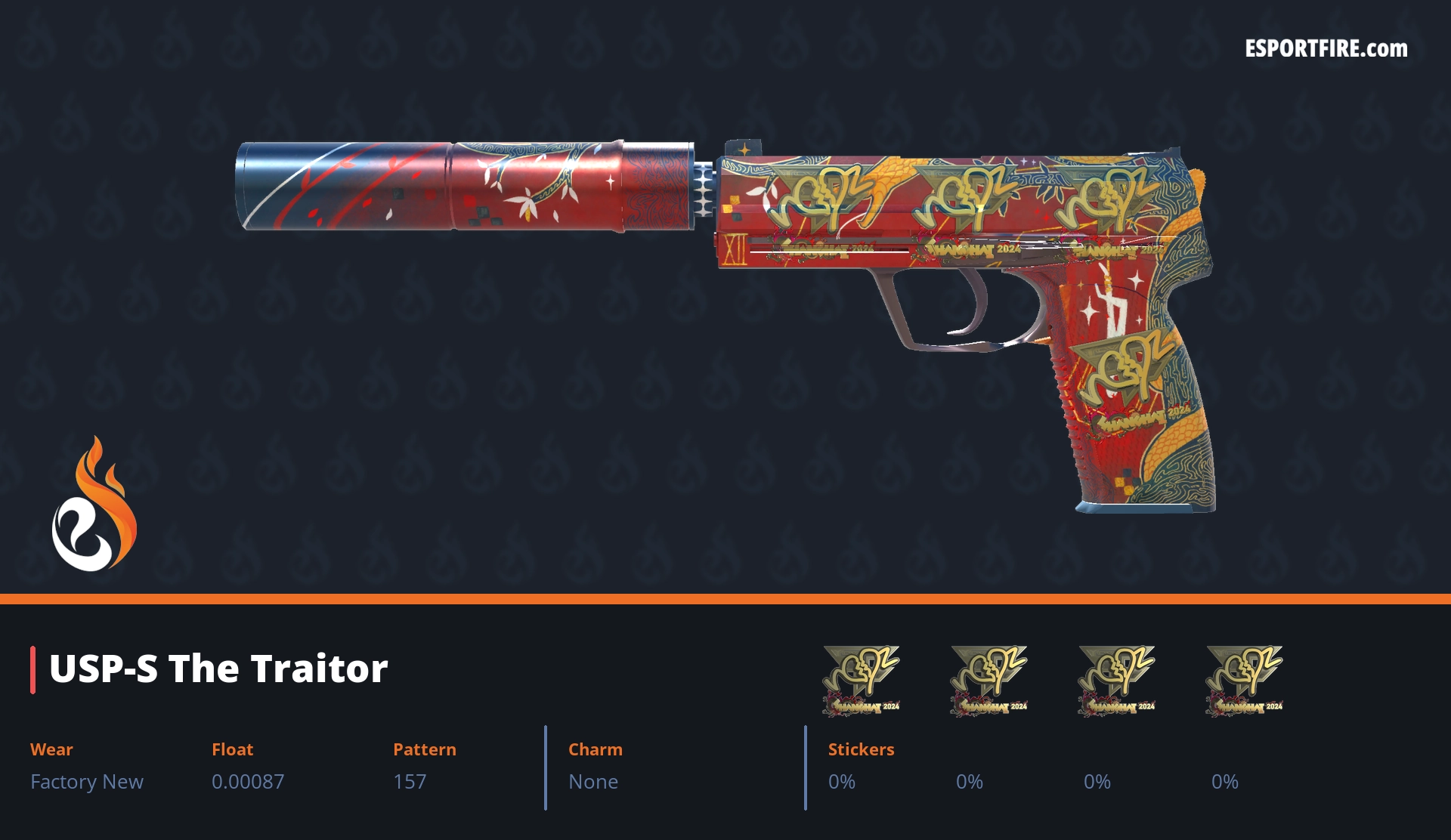Click the orange flame Esportfire logo

click(94, 505)
